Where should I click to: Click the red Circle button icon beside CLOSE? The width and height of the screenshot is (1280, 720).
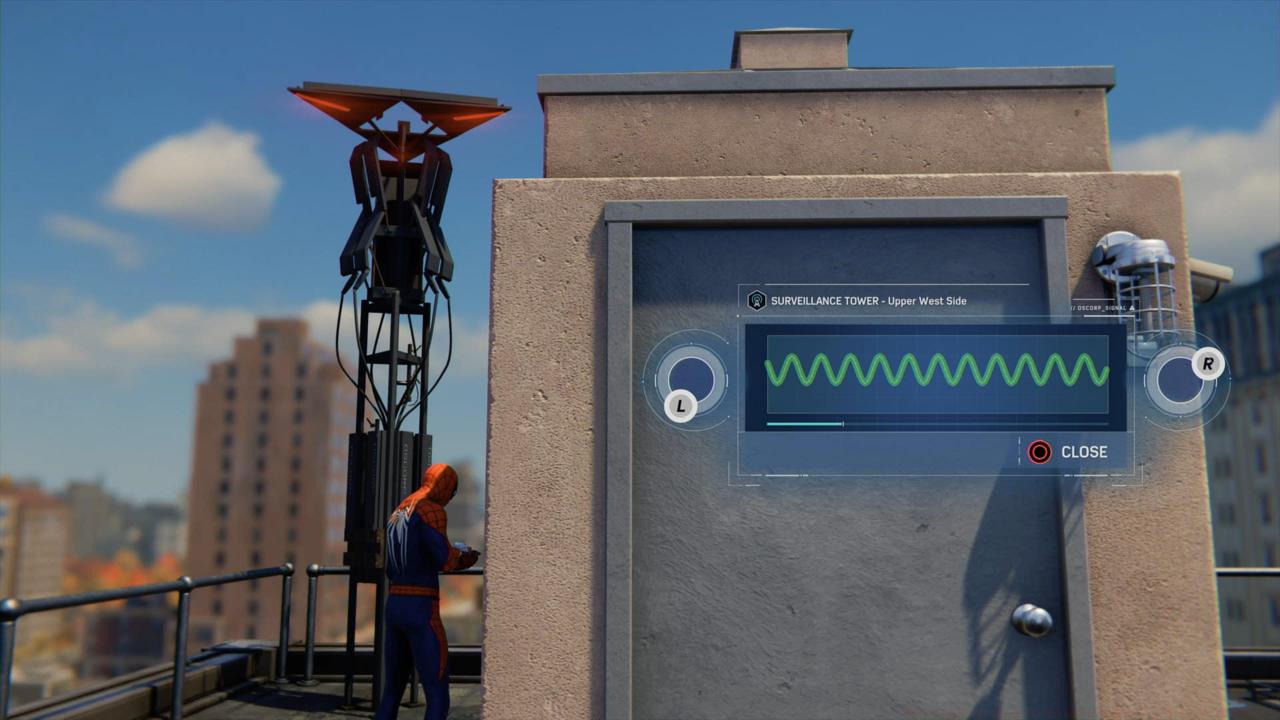(1039, 452)
